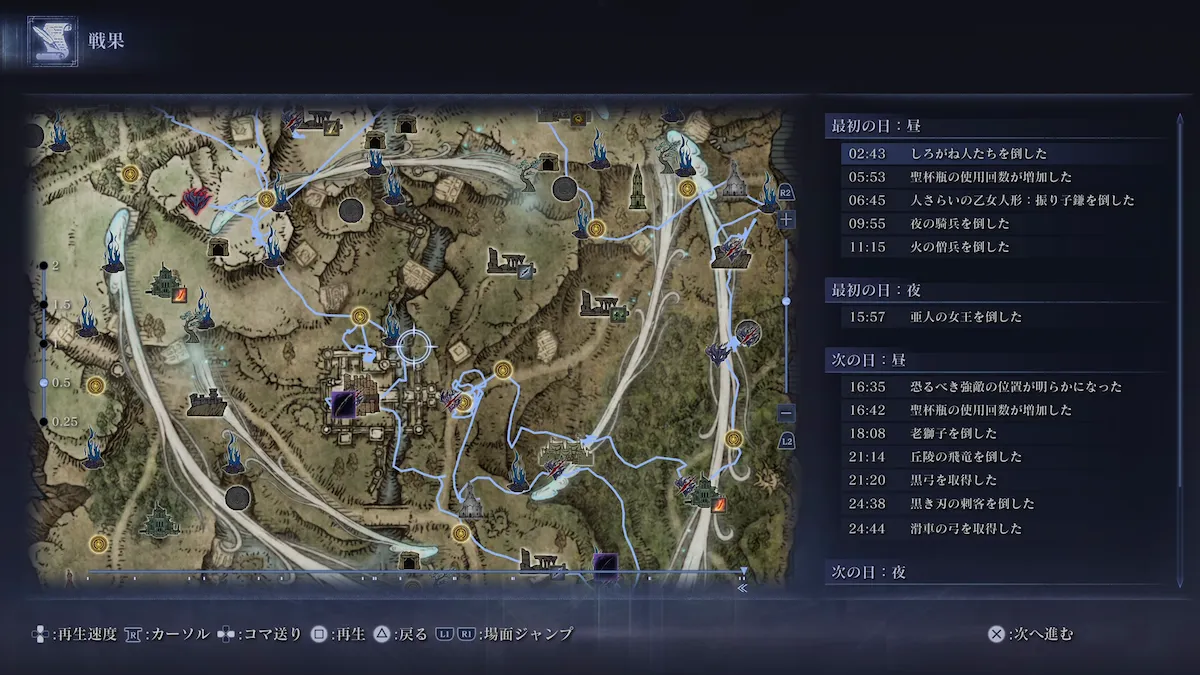Set playback speed to 2 on the scale

tap(44, 266)
